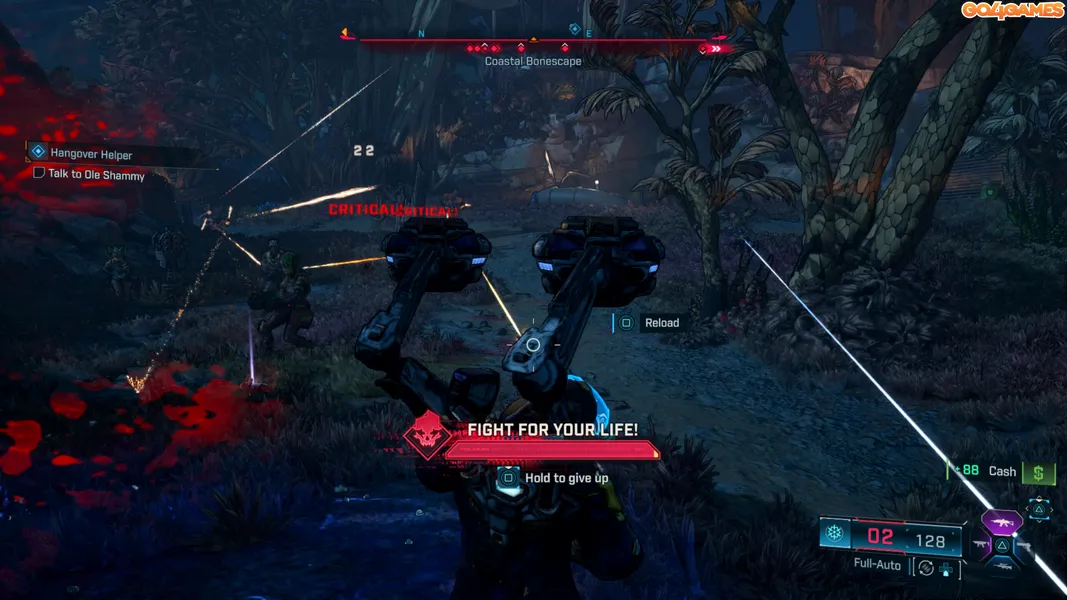Click the green Cash dollar icon
Viewport: 1067px width, 600px height.
(x=1039, y=473)
